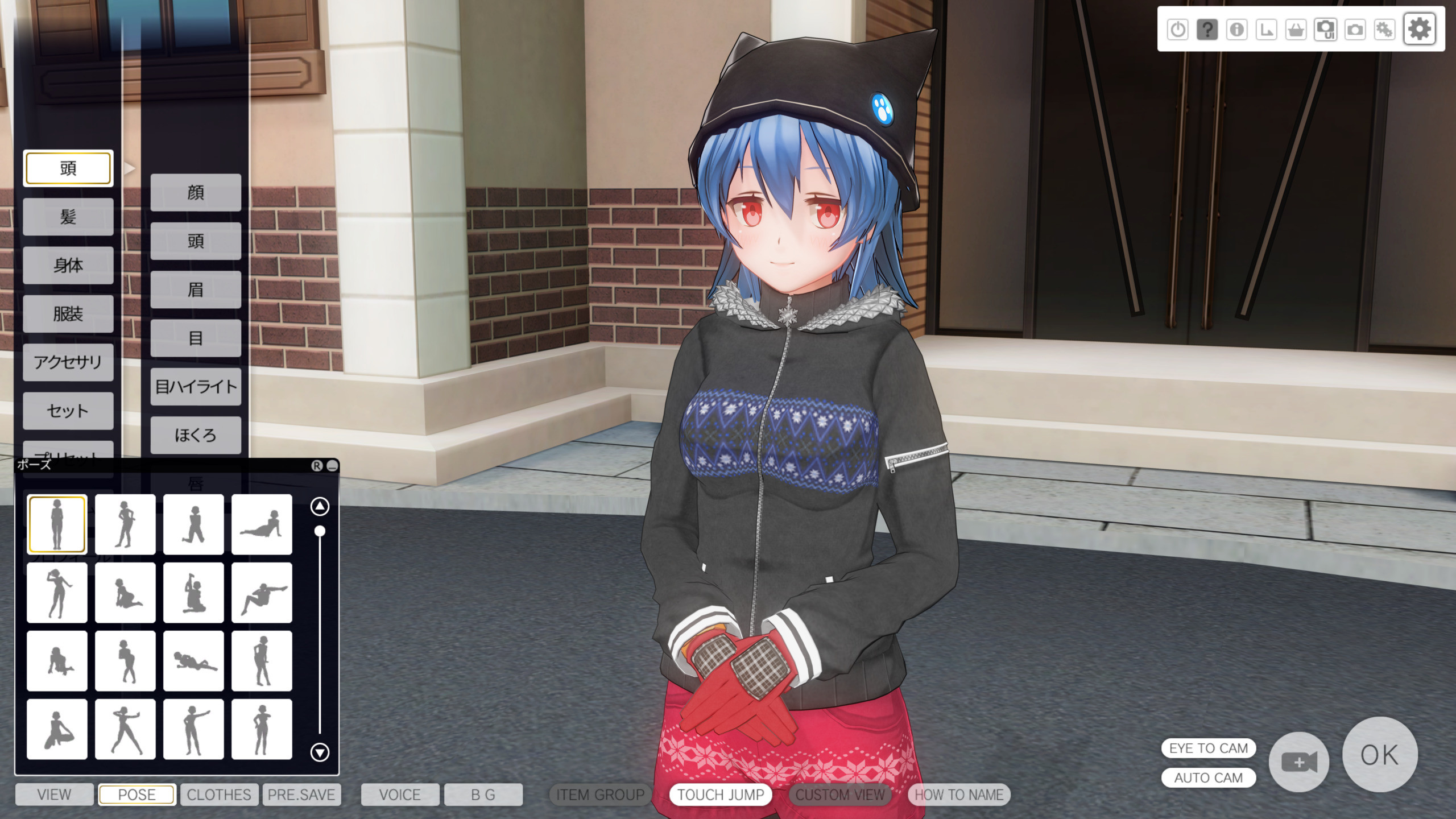1456x819 pixels.
Task: Open the 眉 eyebrow submenu
Action: (x=196, y=290)
